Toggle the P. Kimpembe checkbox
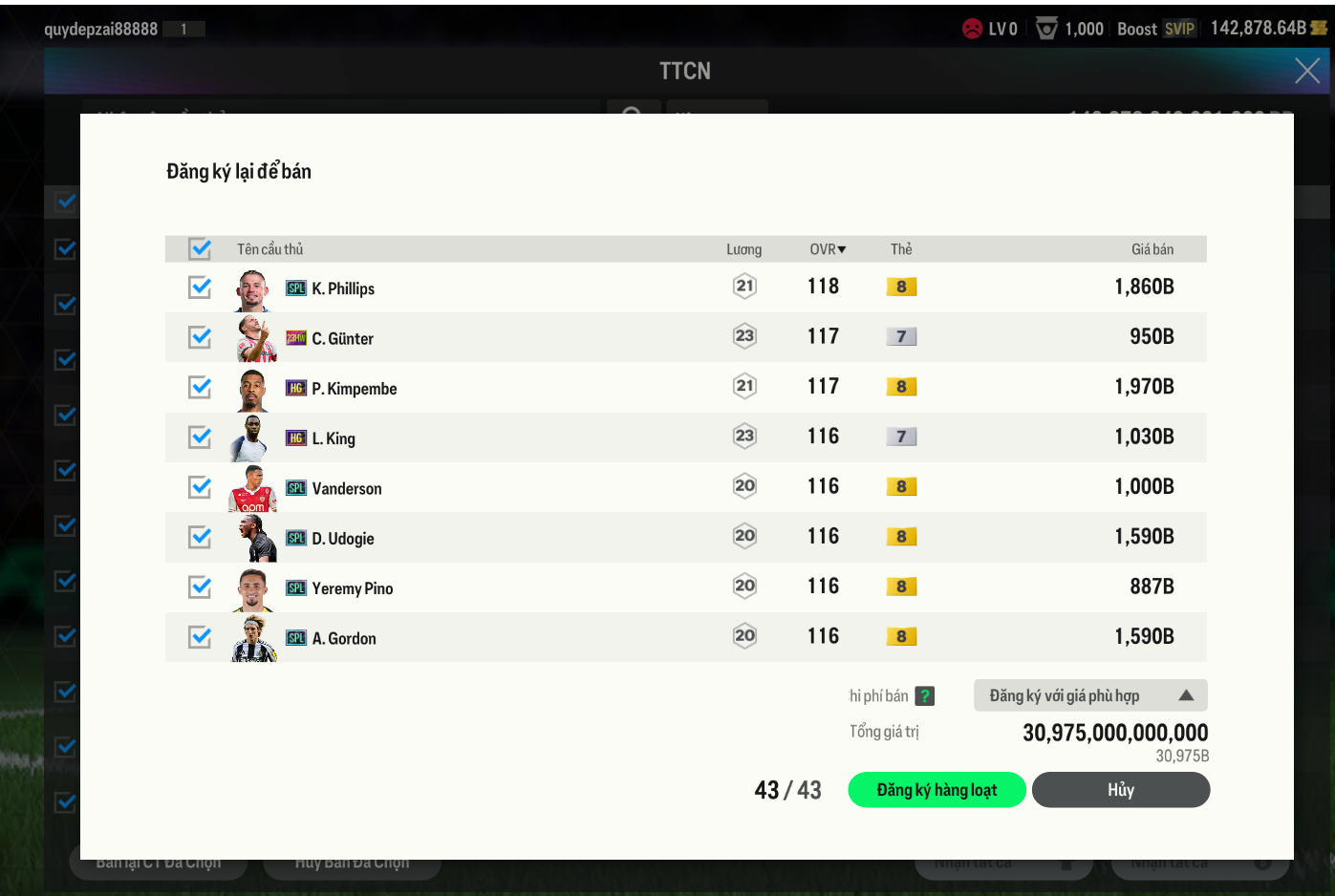The height and width of the screenshot is (896, 1335). (200, 387)
